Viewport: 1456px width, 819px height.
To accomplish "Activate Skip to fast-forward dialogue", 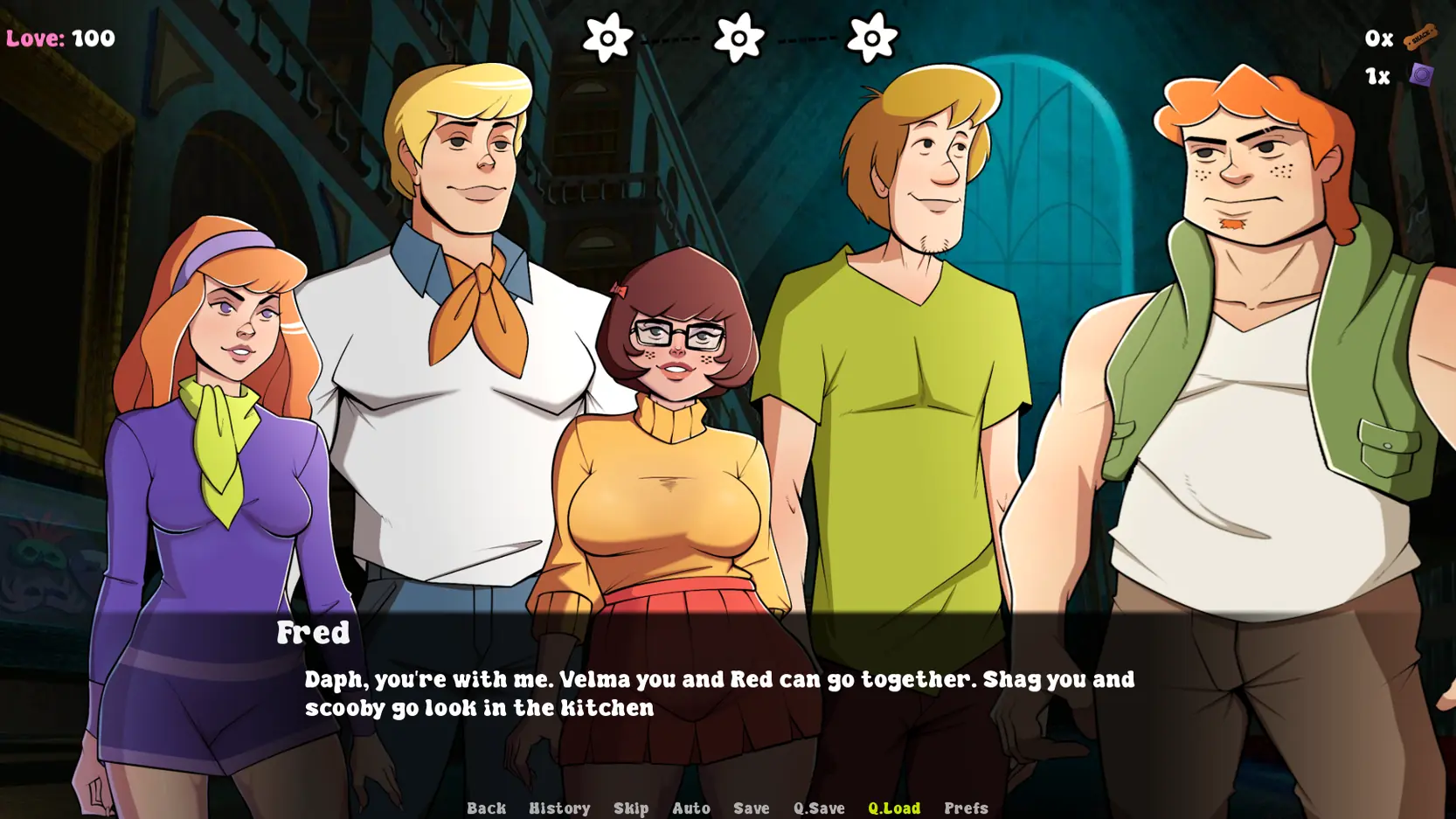I will 630,808.
